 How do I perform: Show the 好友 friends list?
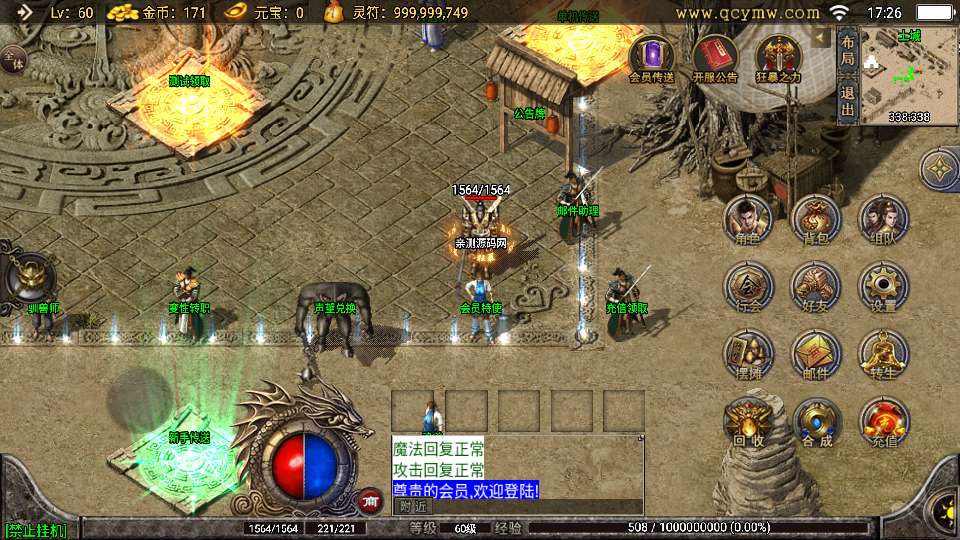(816, 286)
